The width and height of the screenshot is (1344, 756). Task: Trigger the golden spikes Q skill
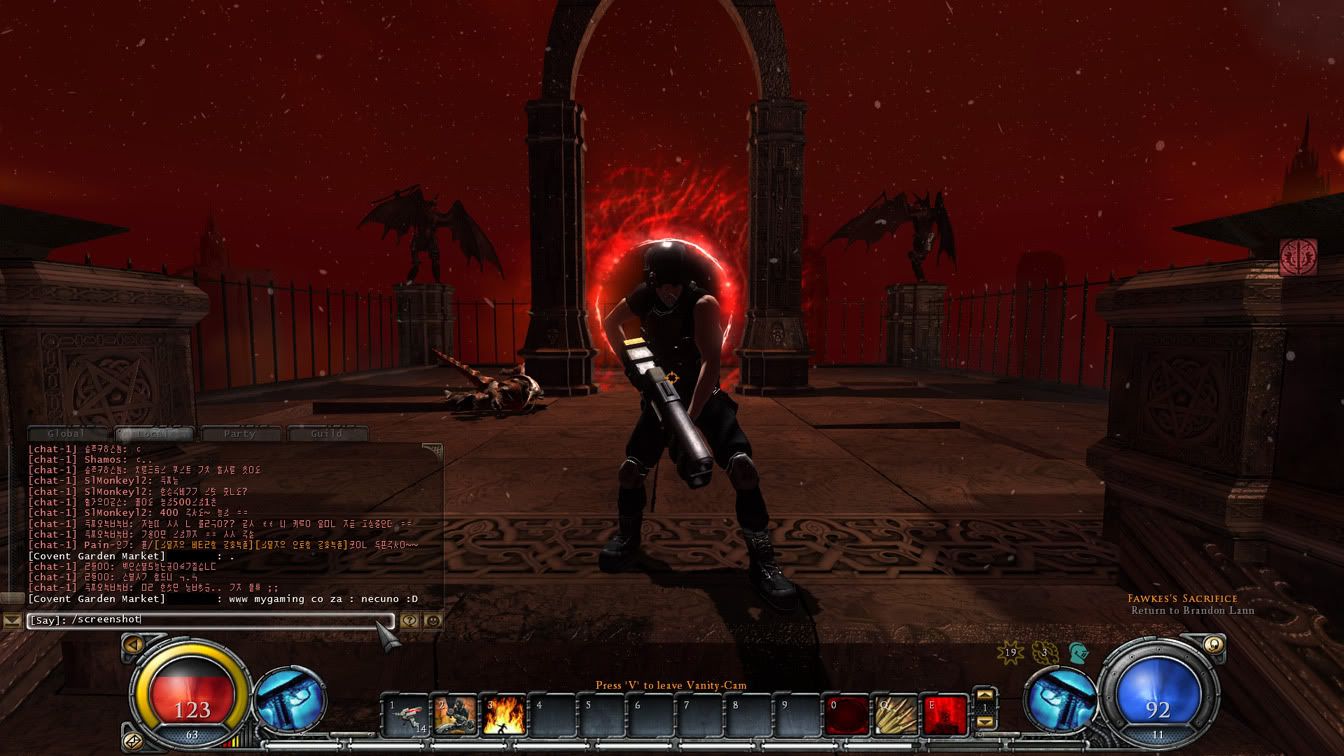[895, 716]
